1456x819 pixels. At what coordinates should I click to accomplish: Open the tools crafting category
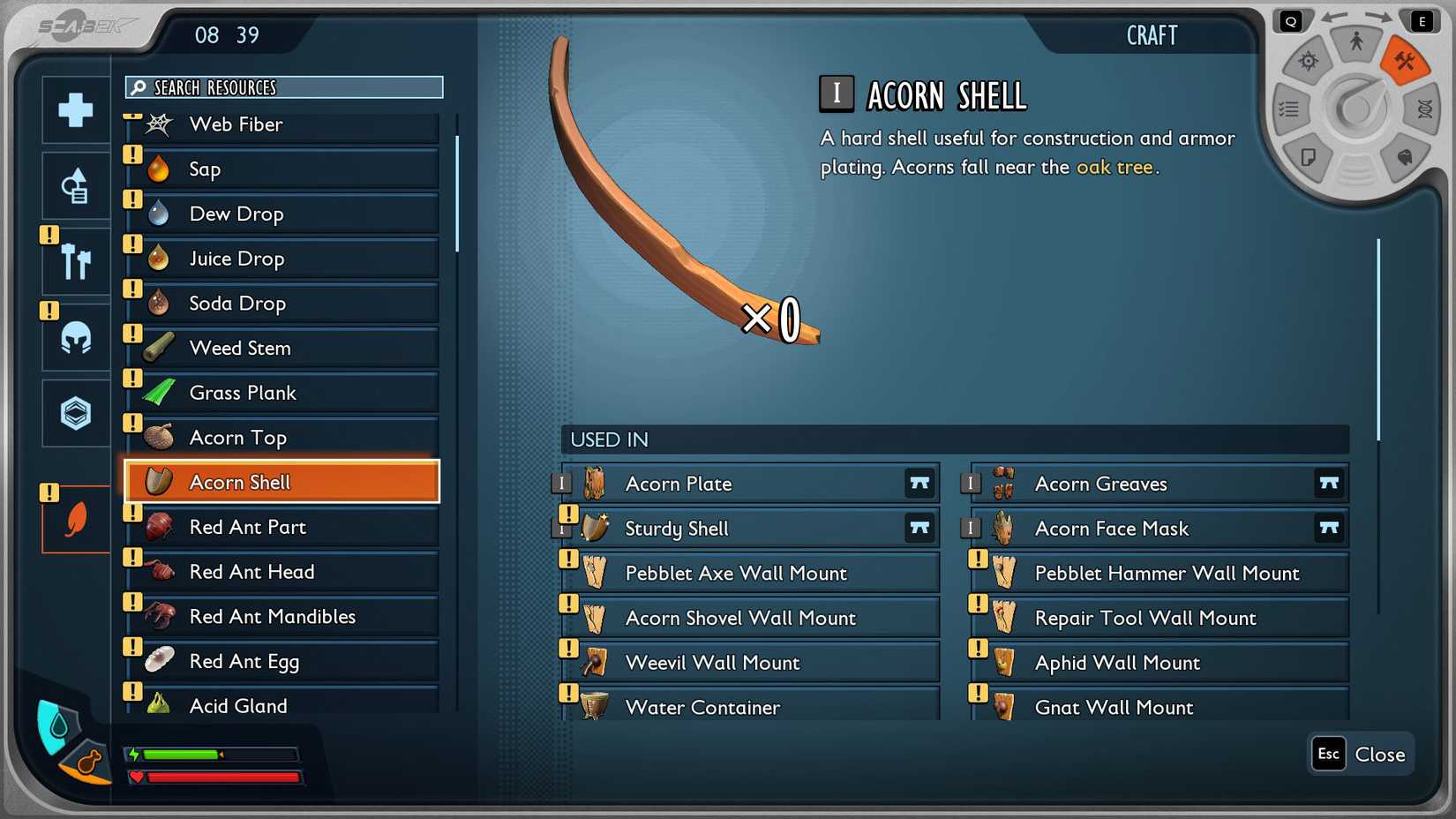coord(76,262)
